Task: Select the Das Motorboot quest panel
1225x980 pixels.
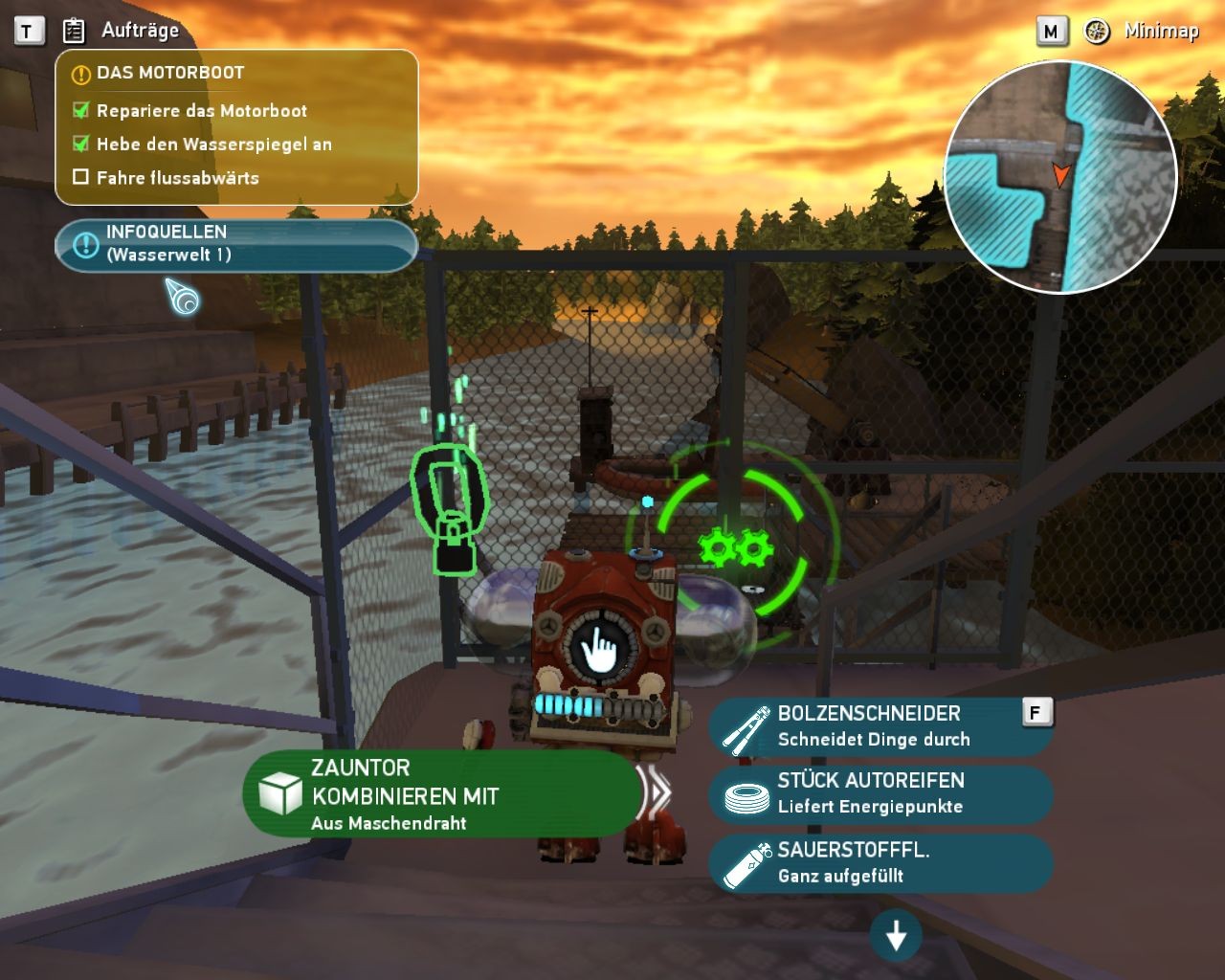Action: (236, 126)
